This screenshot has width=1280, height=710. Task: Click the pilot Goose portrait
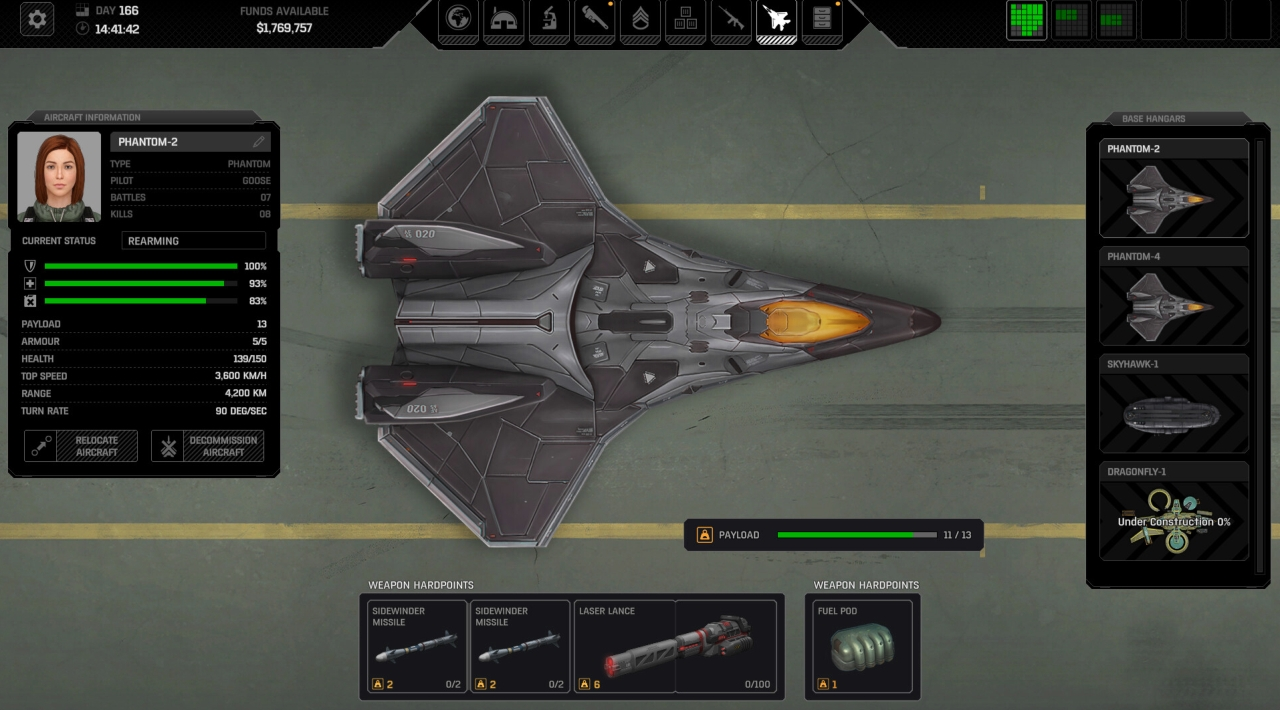click(x=59, y=177)
